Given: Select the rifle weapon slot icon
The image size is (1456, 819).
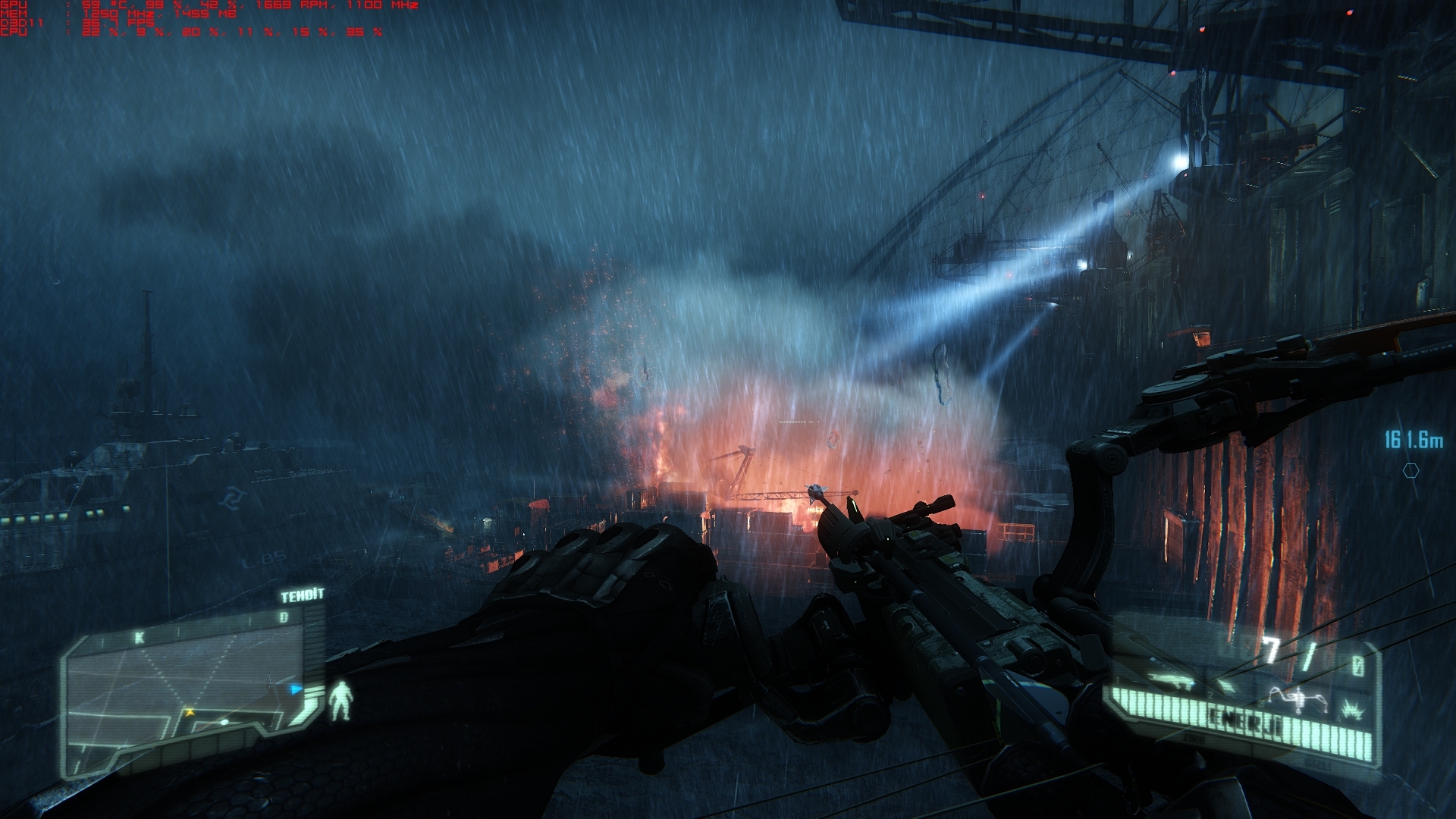Looking at the screenshot, I should coord(1170,680).
